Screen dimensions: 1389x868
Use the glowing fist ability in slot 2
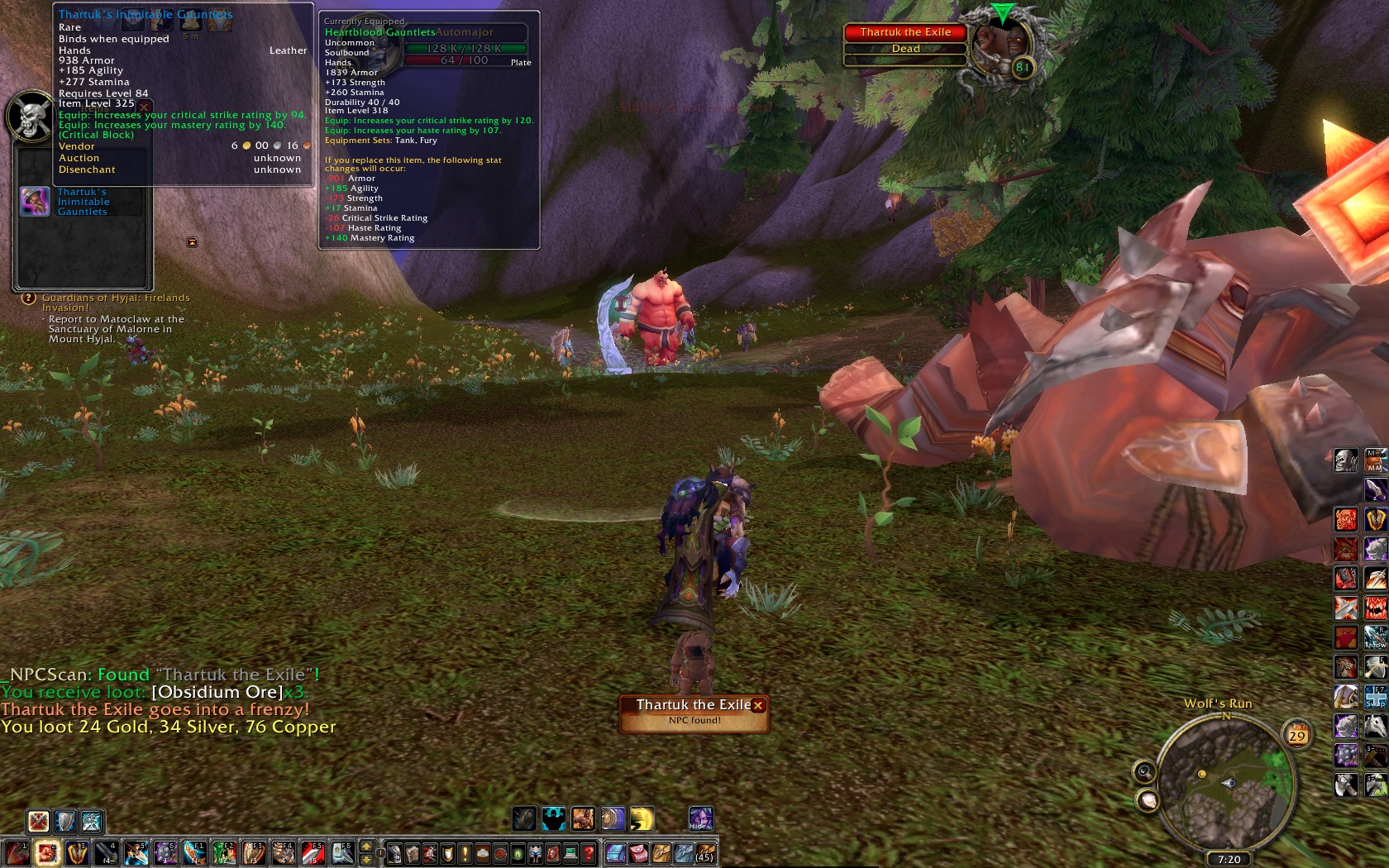click(x=47, y=853)
